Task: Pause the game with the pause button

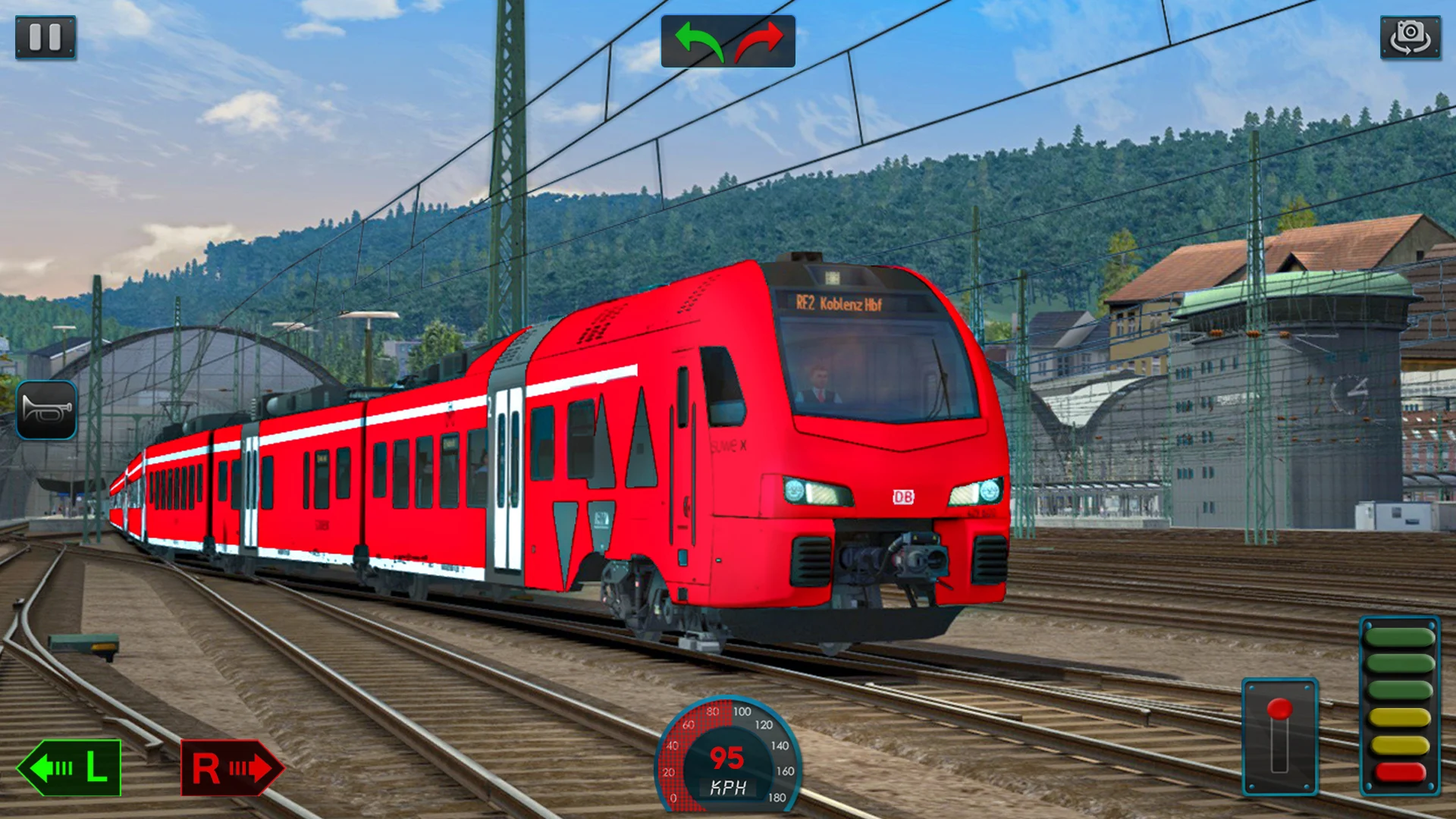Action: [45, 37]
